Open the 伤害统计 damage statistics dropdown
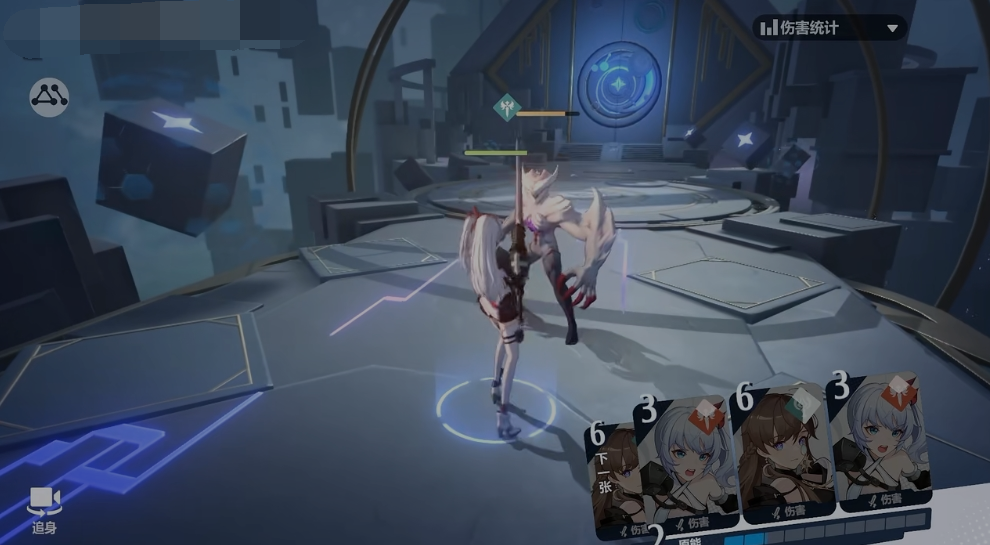Viewport: 990px width, 545px height. [x=829, y=28]
